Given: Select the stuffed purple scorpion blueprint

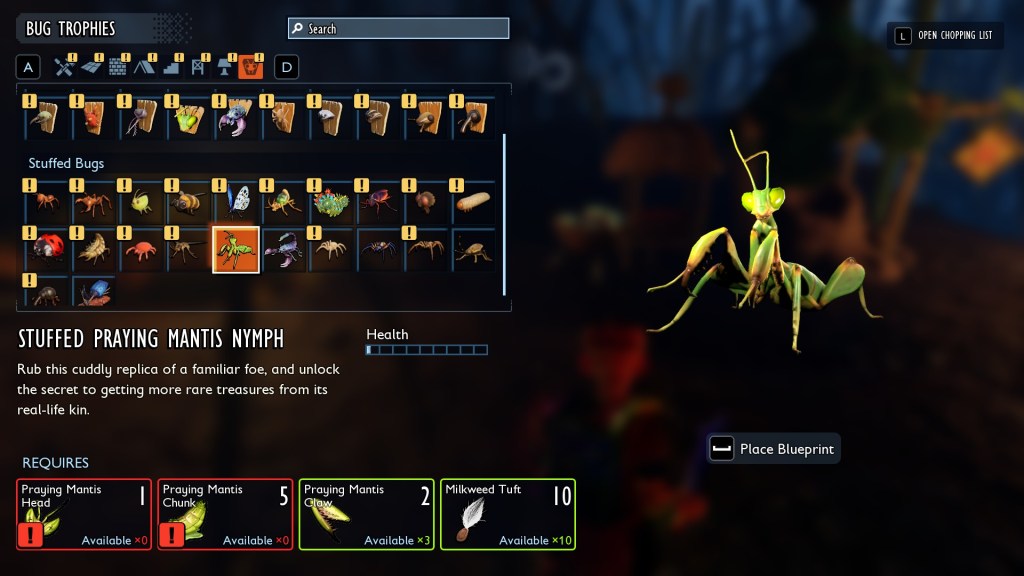Looking at the screenshot, I should pyautogui.click(x=284, y=249).
